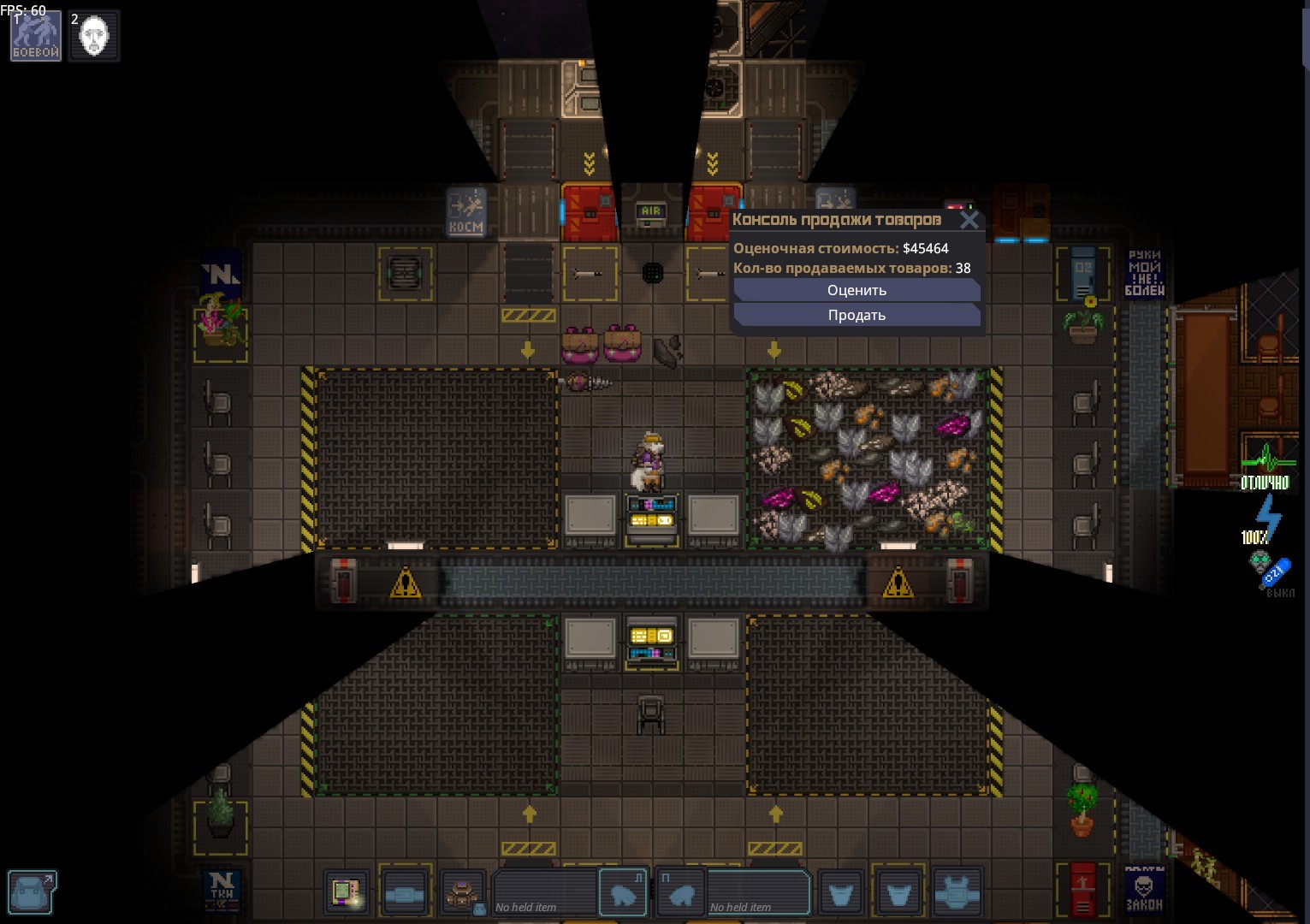Image resolution: width=1310 pixels, height=924 pixels.
Task: Select the white face mask action slot
Action: pos(94,36)
